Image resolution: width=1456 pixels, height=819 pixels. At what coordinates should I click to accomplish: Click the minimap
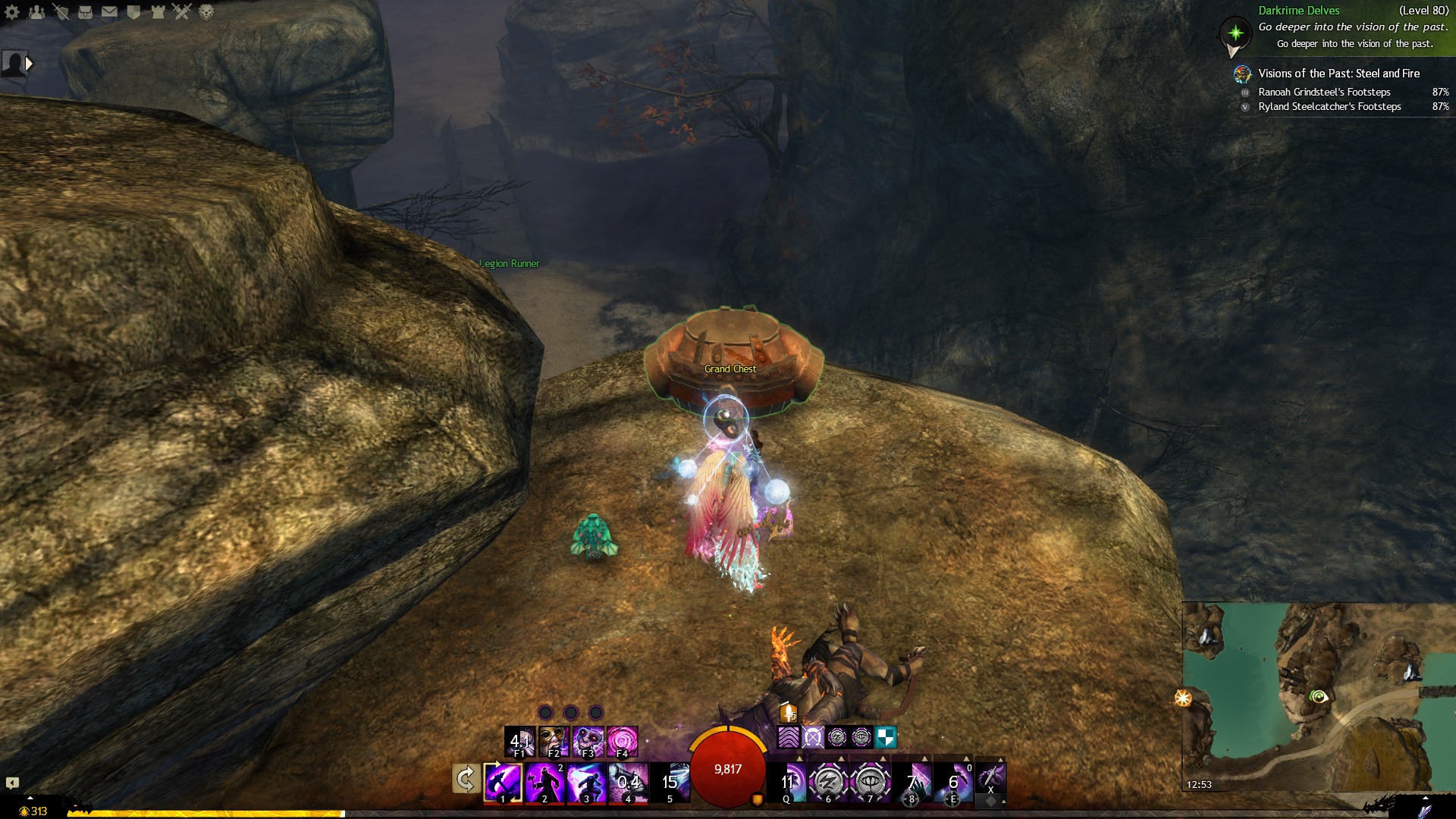click(1318, 696)
